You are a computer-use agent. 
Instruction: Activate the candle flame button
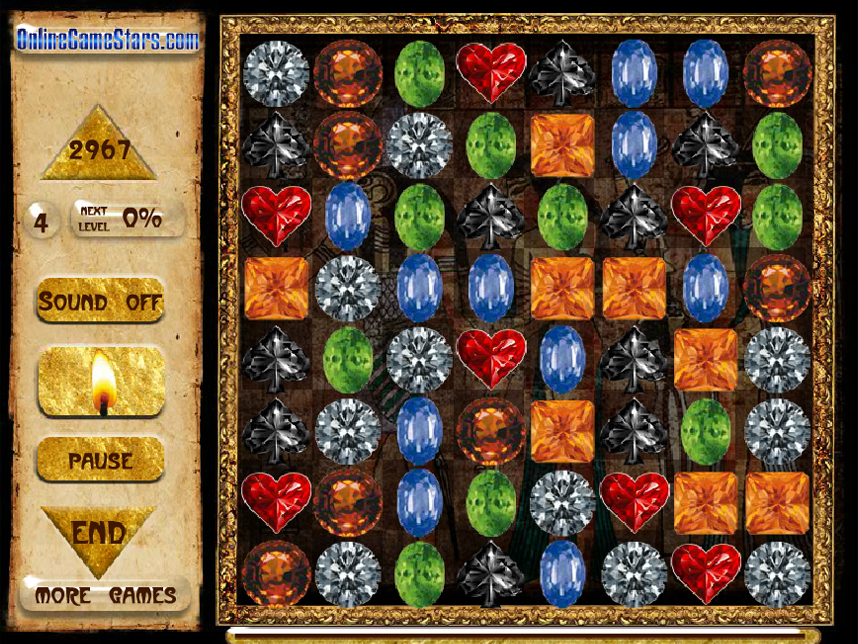(101, 382)
